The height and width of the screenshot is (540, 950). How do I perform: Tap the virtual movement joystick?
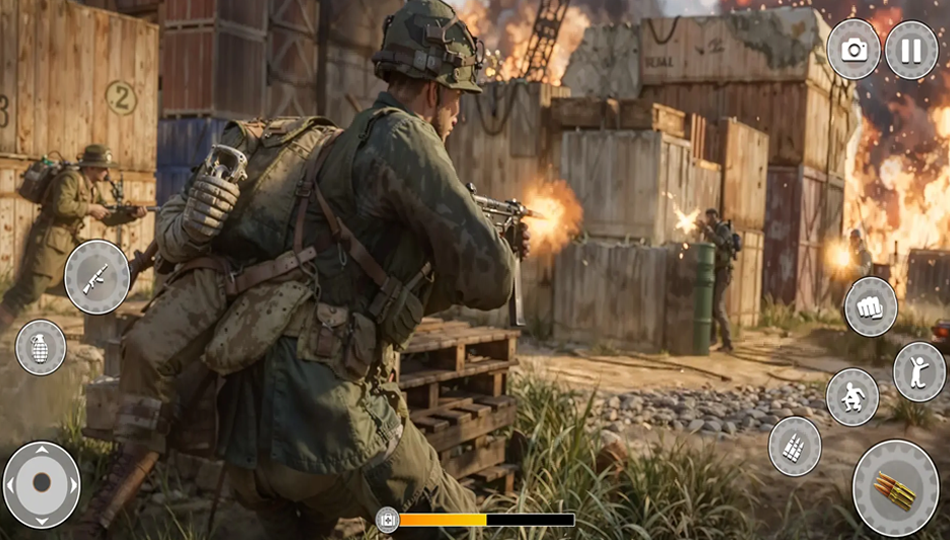(42, 484)
